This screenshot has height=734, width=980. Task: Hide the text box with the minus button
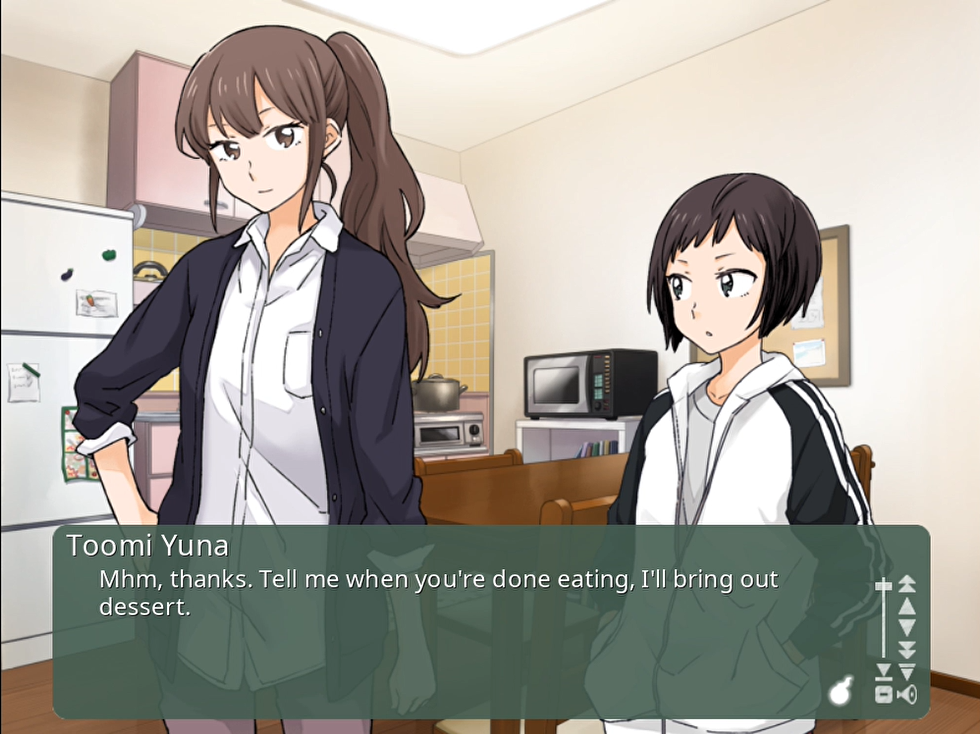pyautogui.click(x=883, y=694)
